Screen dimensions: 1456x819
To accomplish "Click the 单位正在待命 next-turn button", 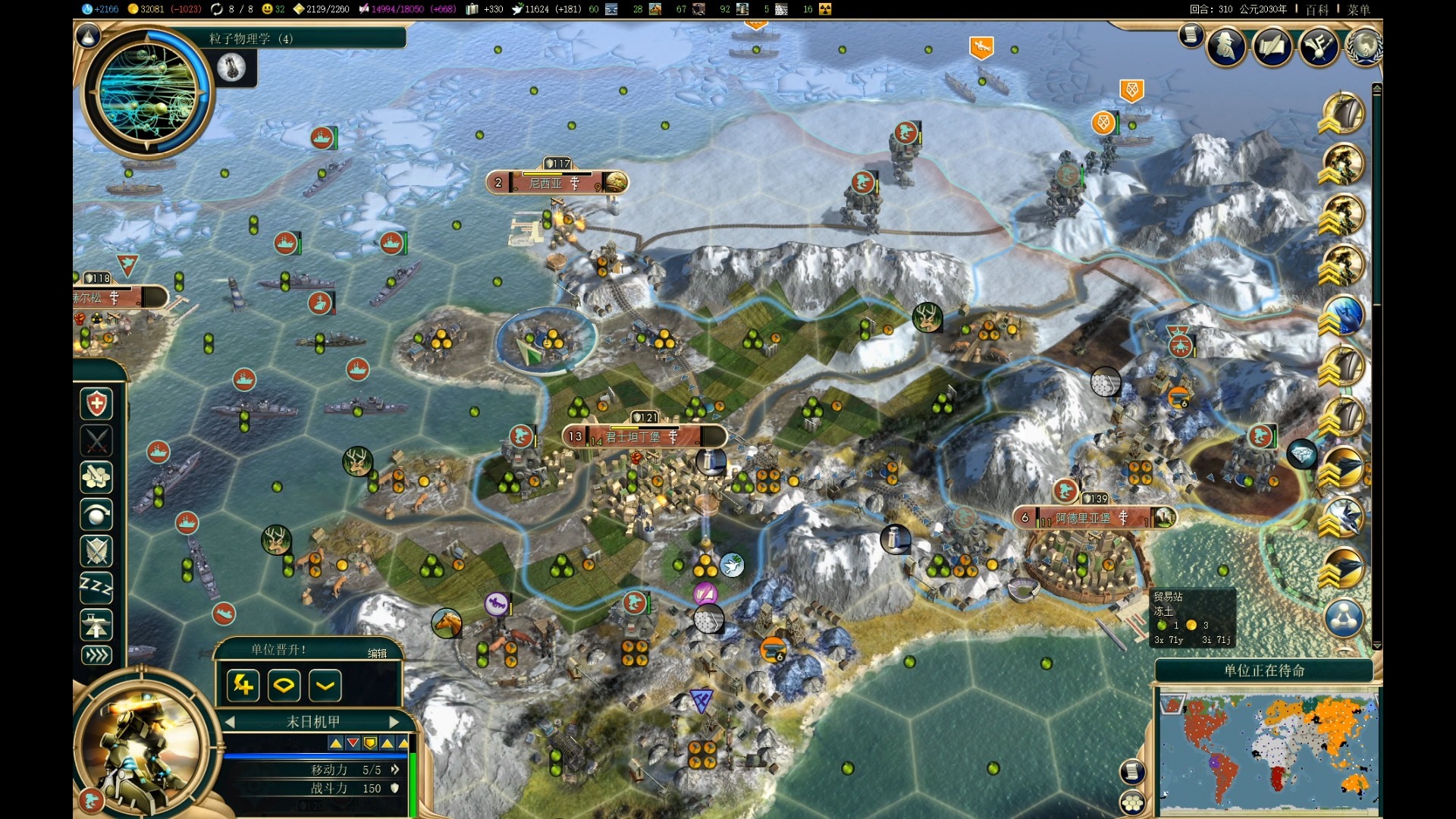I will pos(1264,670).
